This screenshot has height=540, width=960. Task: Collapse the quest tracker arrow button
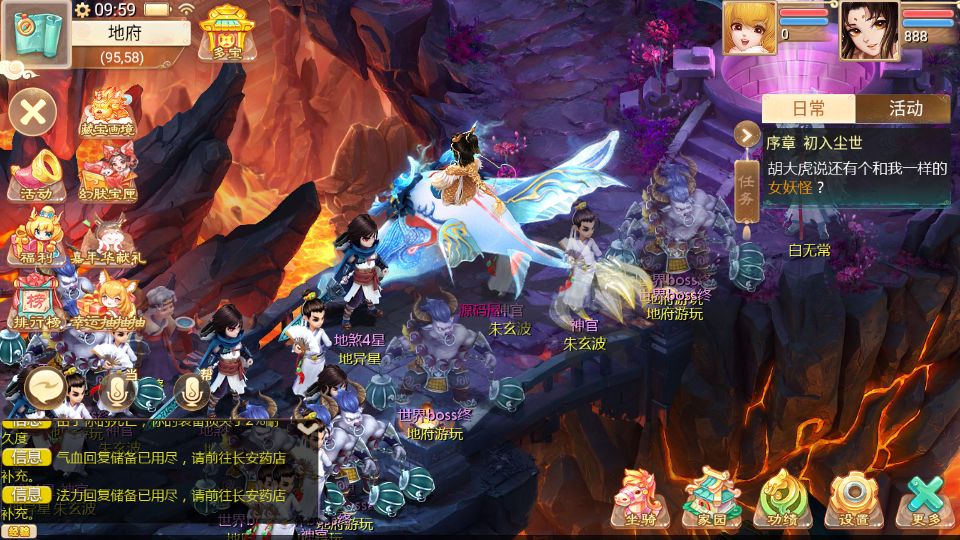click(x=747, y=132)
